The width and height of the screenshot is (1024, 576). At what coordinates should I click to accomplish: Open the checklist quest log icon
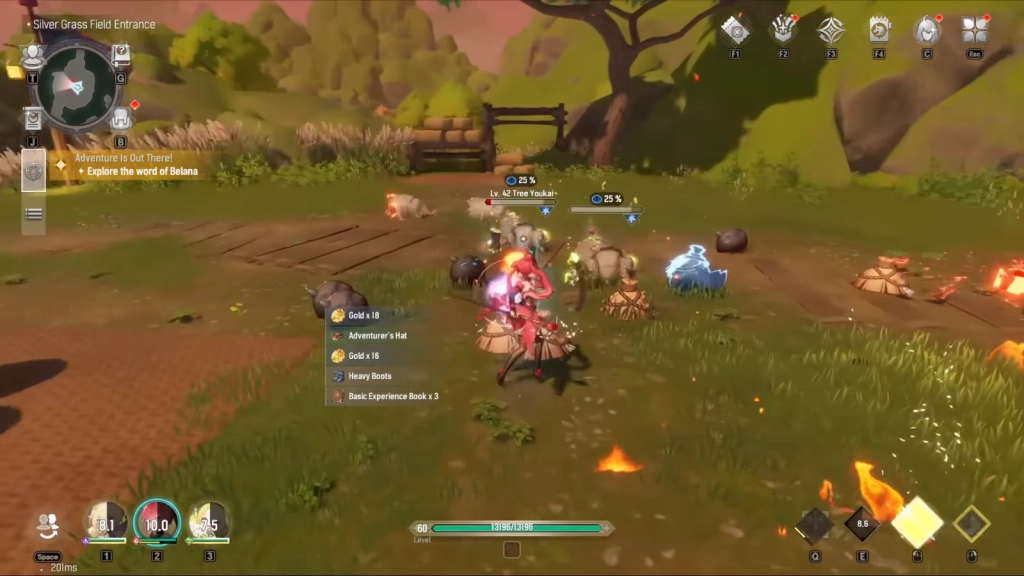(x=33, y=119)
